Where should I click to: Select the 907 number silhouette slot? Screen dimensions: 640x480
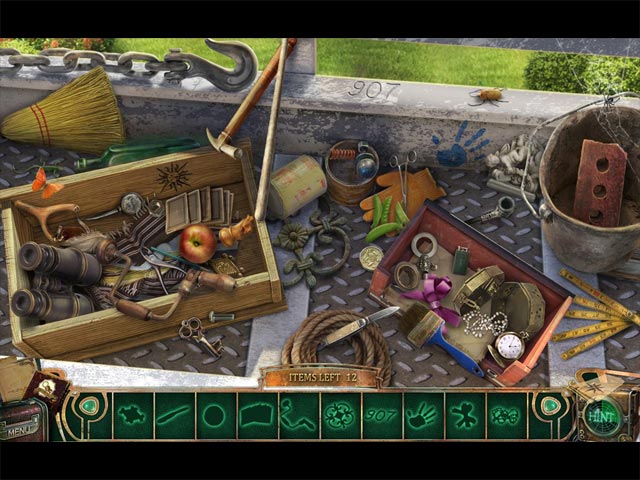(380, 415)
